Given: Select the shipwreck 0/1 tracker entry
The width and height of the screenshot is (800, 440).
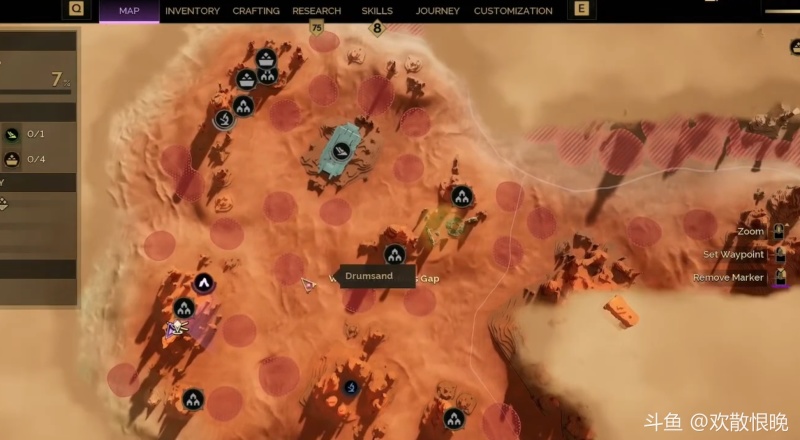Looking at the screenshot, I should tap(24, 134).
